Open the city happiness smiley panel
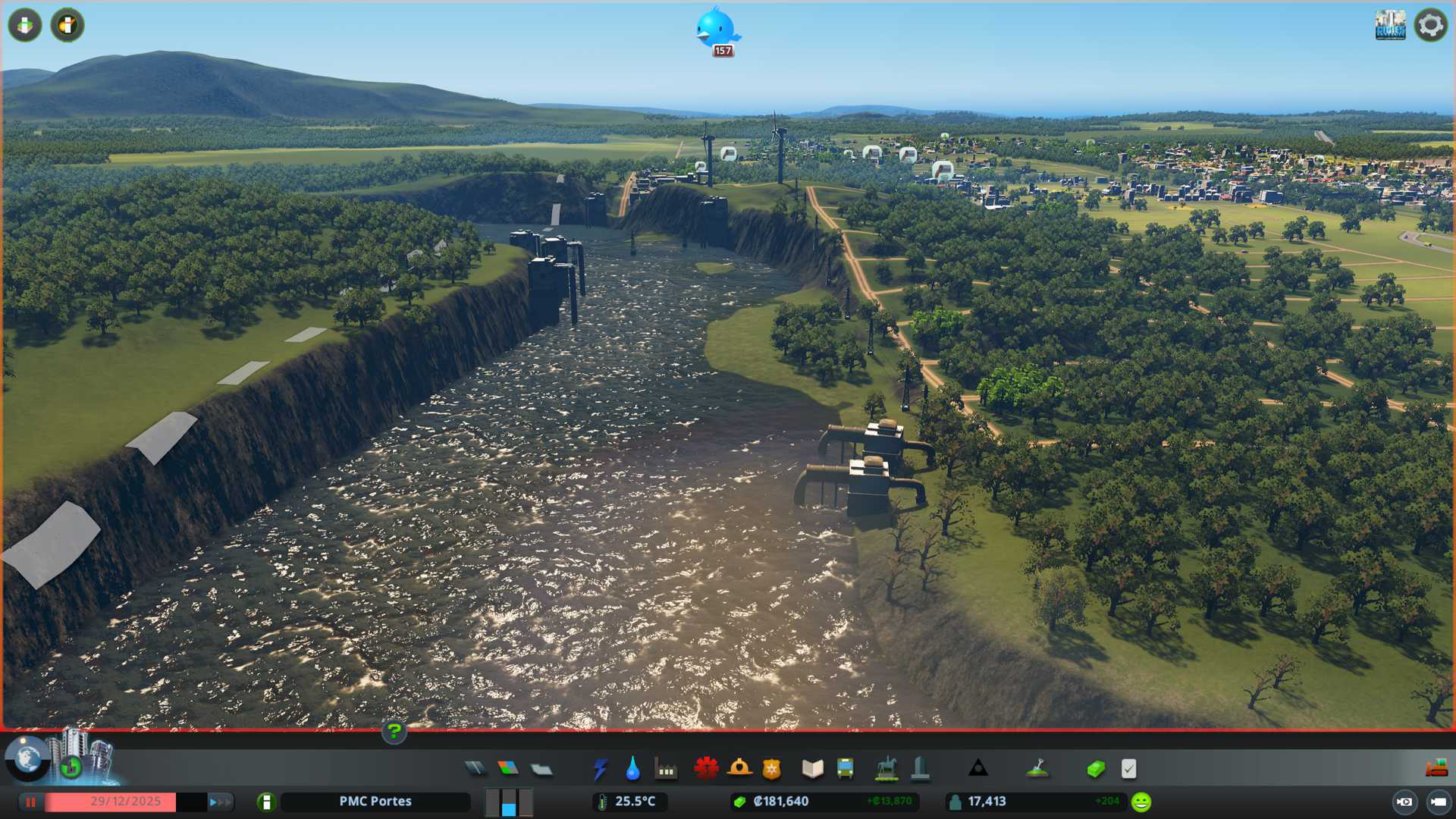1456x819 pixels. (1141, 802)
